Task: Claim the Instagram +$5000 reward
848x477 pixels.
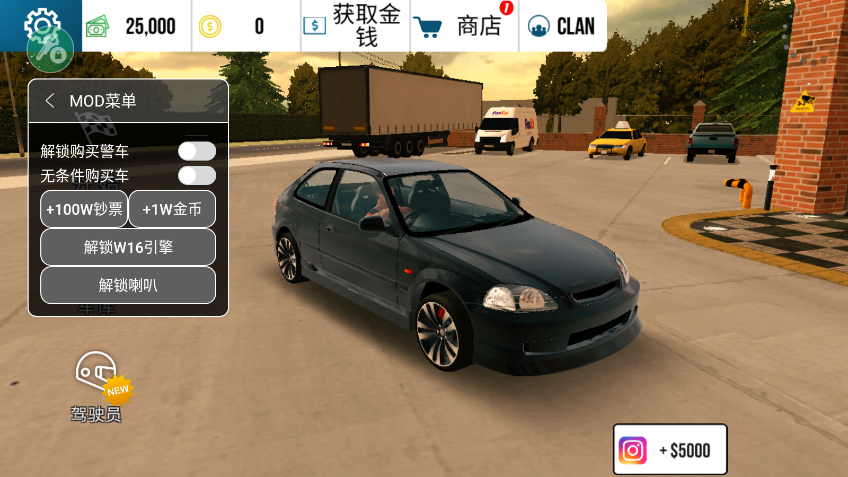Action: point(669,450)
